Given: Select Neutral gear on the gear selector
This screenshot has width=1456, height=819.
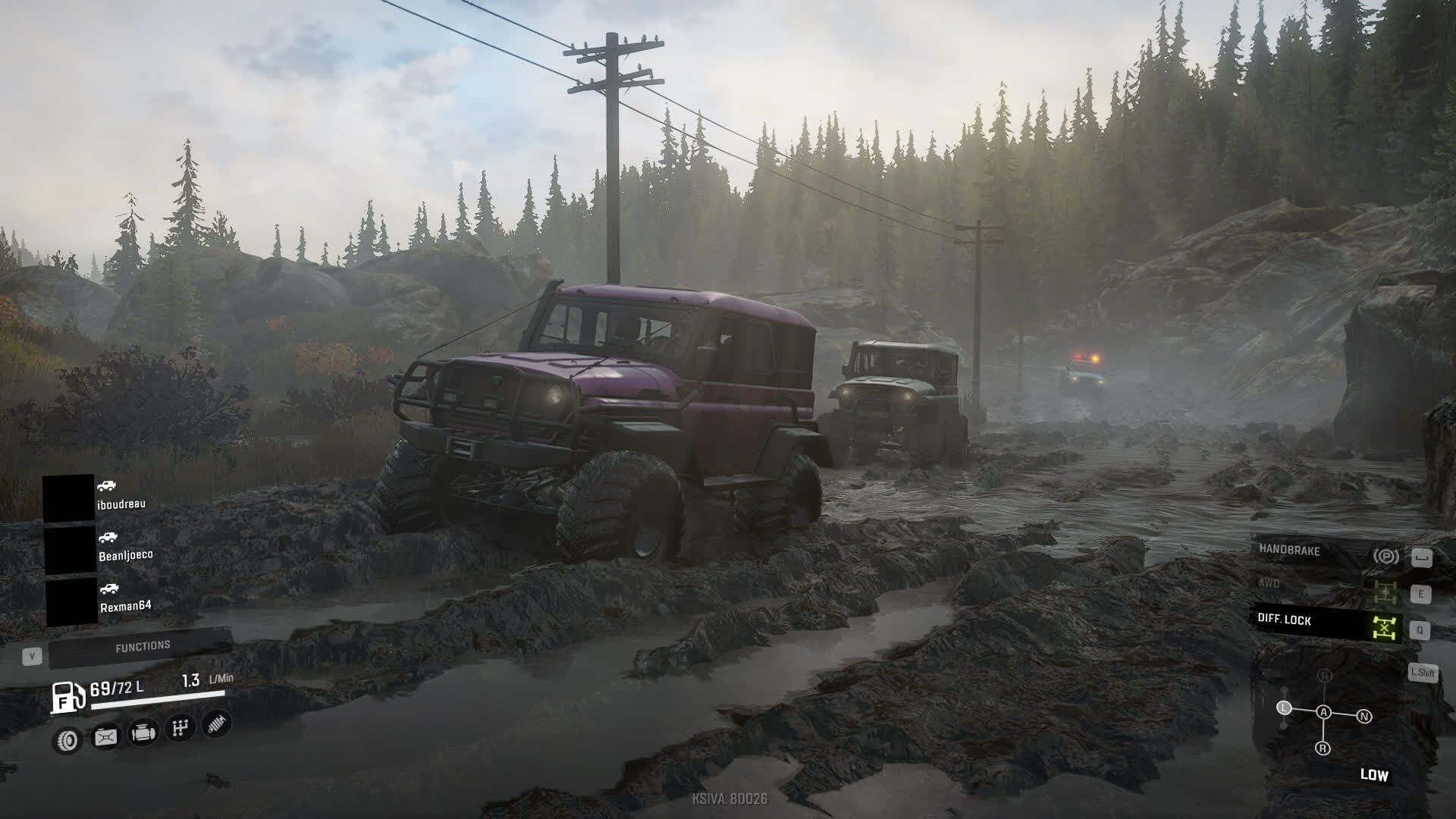Looking at the screenshot, I should (x=1364, y=717).
